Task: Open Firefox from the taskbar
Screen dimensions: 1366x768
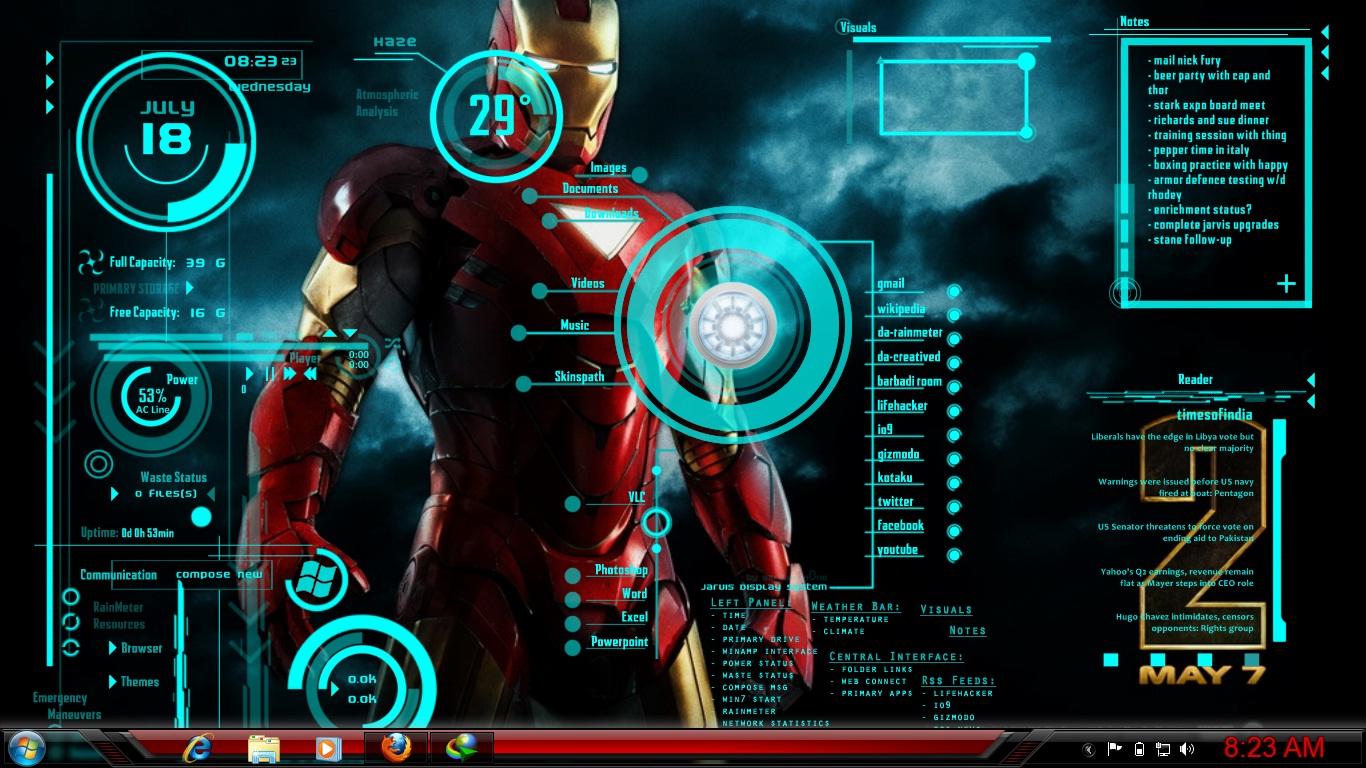Action: click(396, 748)
